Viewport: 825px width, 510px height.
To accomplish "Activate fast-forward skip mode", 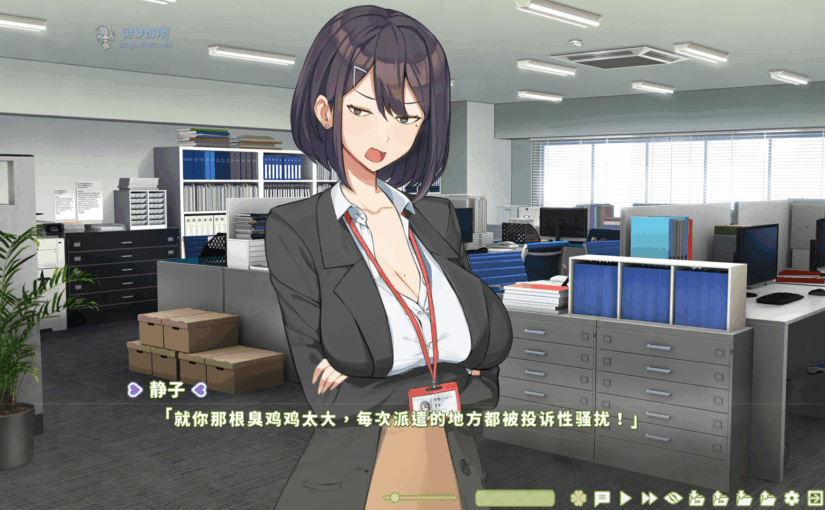I will (x=649, y=497).
